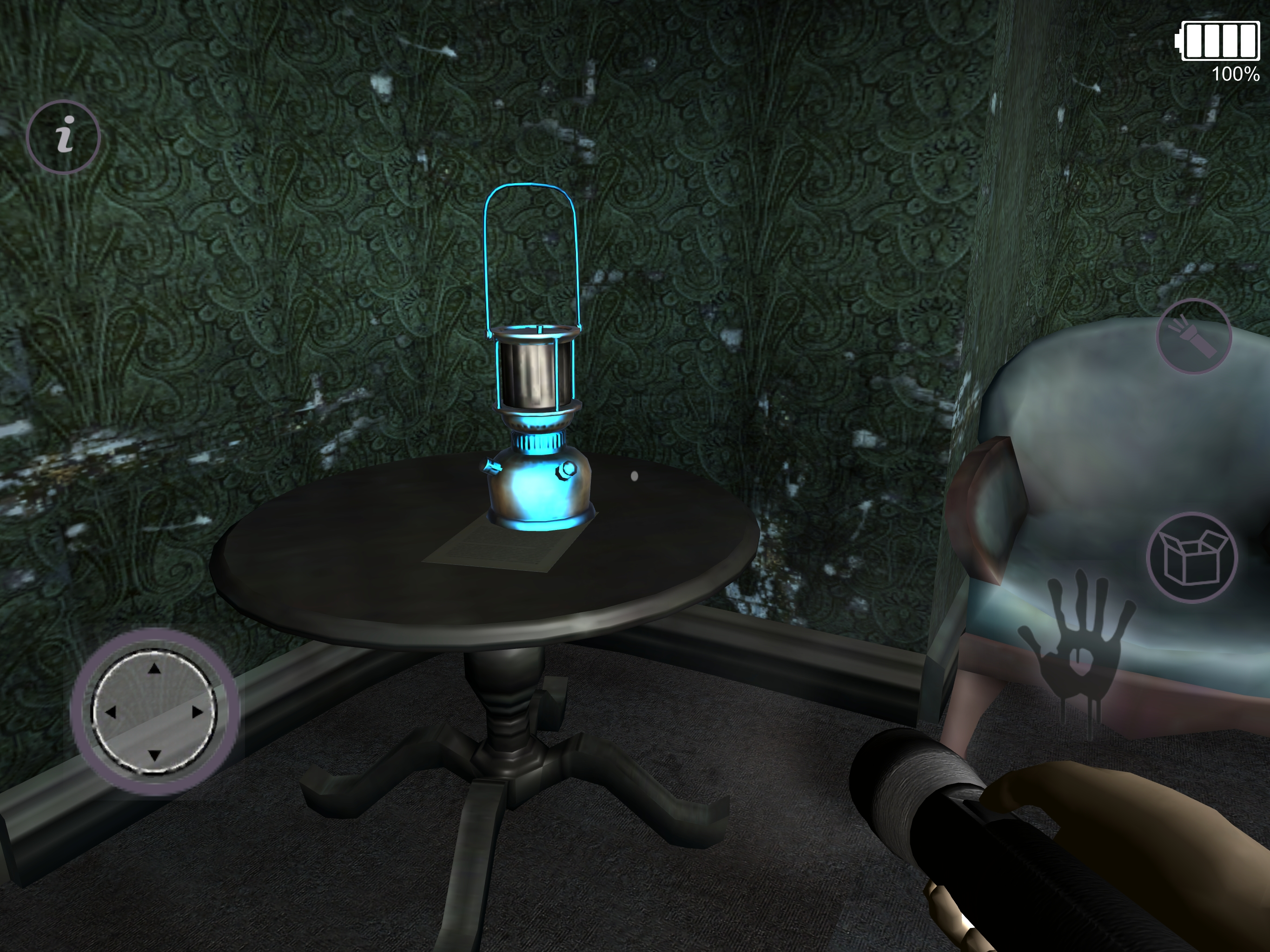Tap the bloody hand interact button
Image resolution: width=1270 pixels, height=952 pixels.
pos(1075,649)
